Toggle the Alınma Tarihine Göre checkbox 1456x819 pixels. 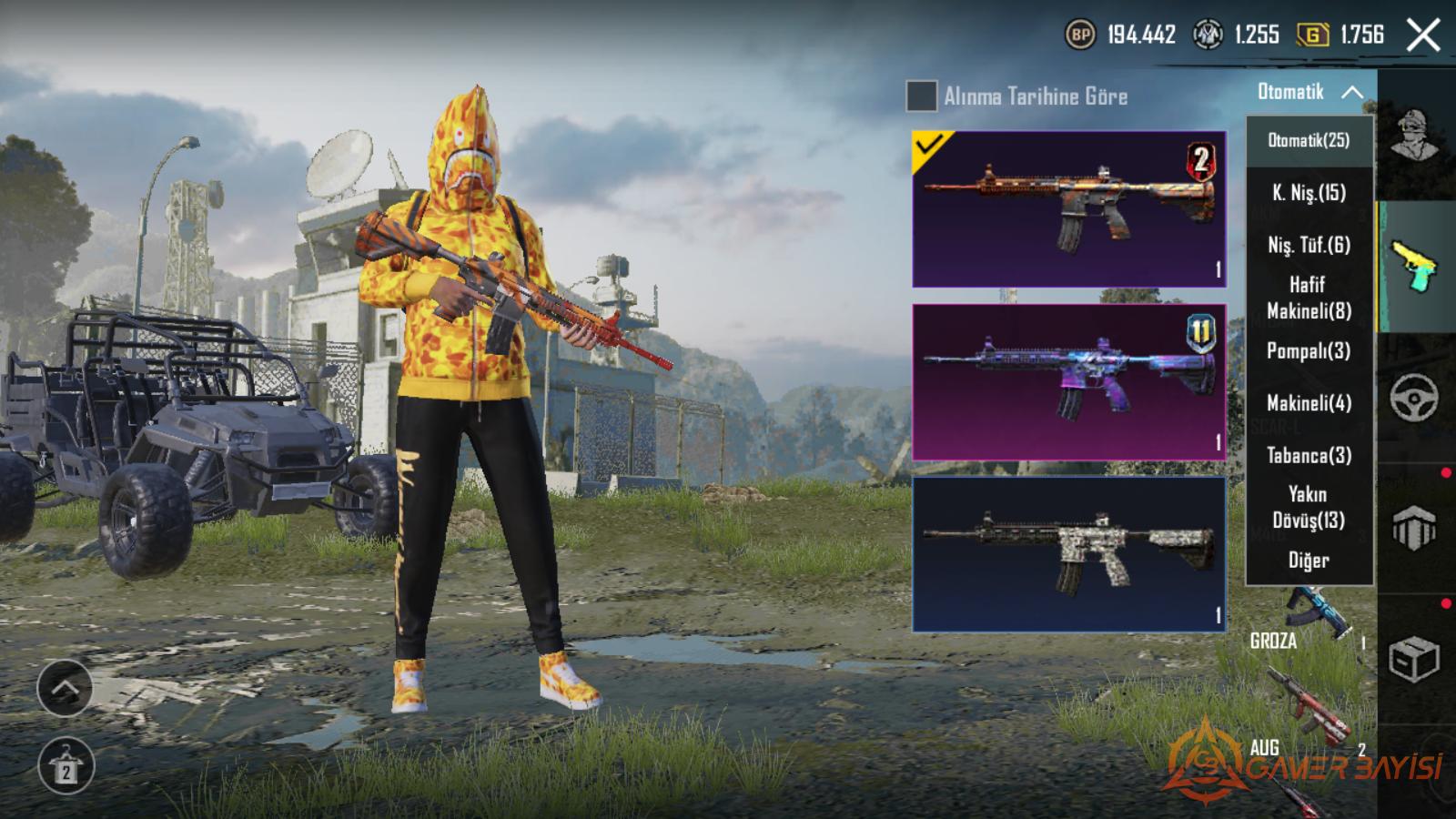coord(921,96)
